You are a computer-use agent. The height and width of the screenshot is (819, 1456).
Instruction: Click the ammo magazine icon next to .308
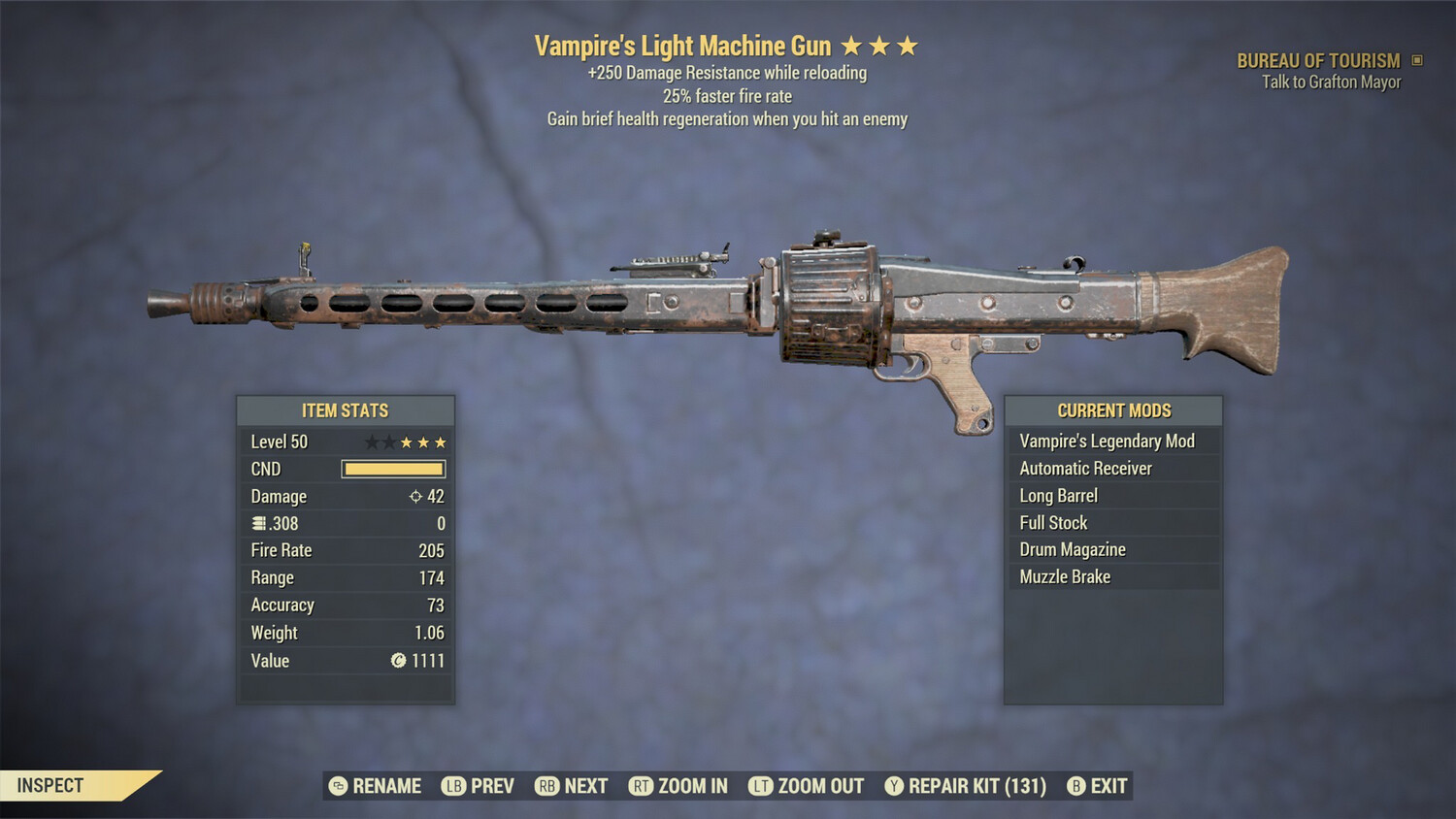click(257, 523)
